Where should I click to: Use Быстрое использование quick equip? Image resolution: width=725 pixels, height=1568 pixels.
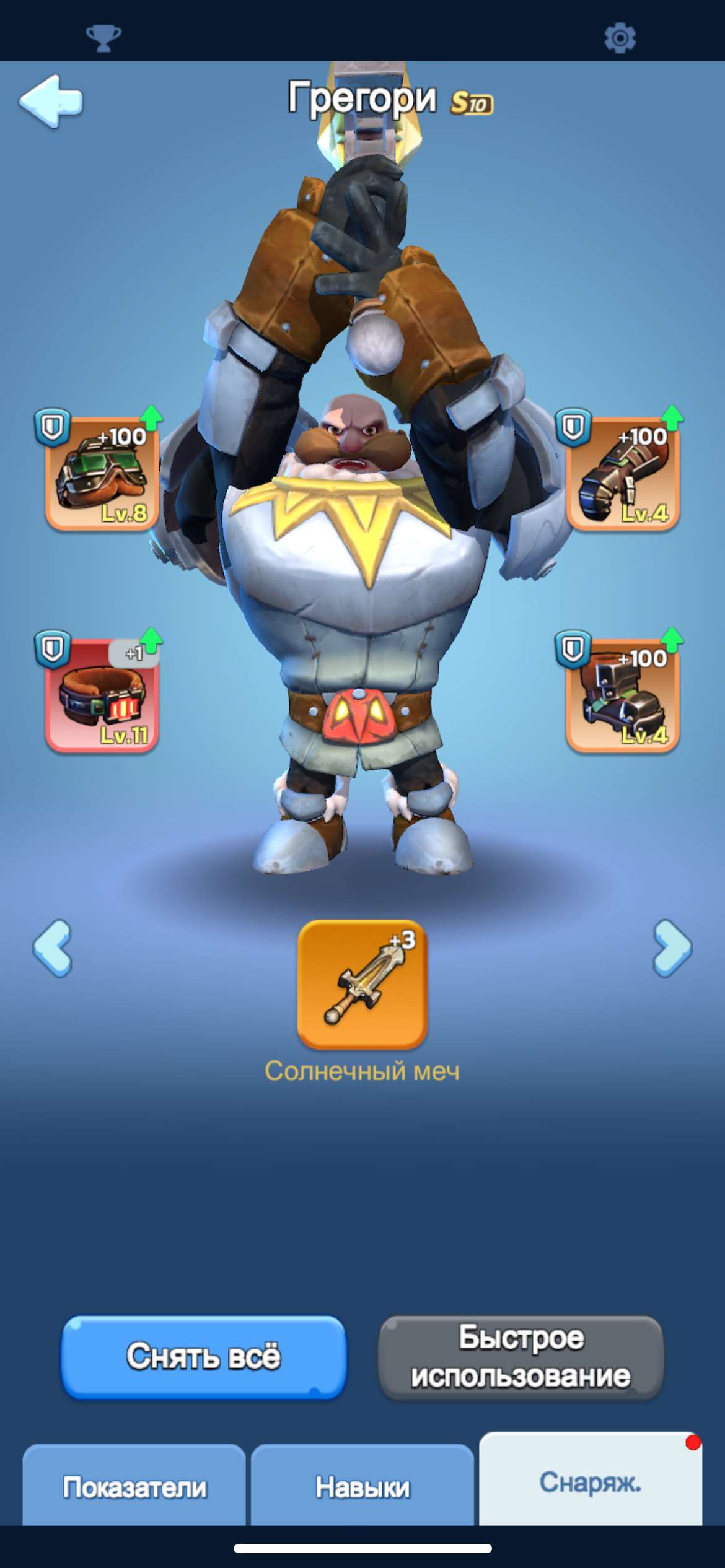pyautogui.click(x=521, y=1356)
